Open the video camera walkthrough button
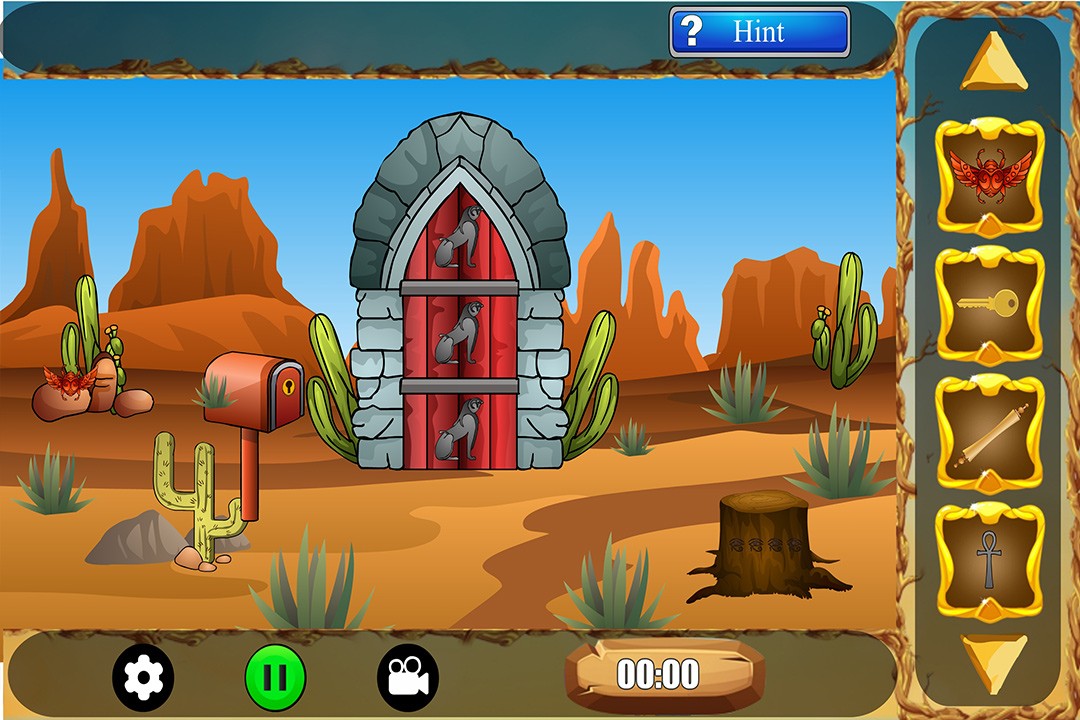The image size is (1080, 720). 408,678
